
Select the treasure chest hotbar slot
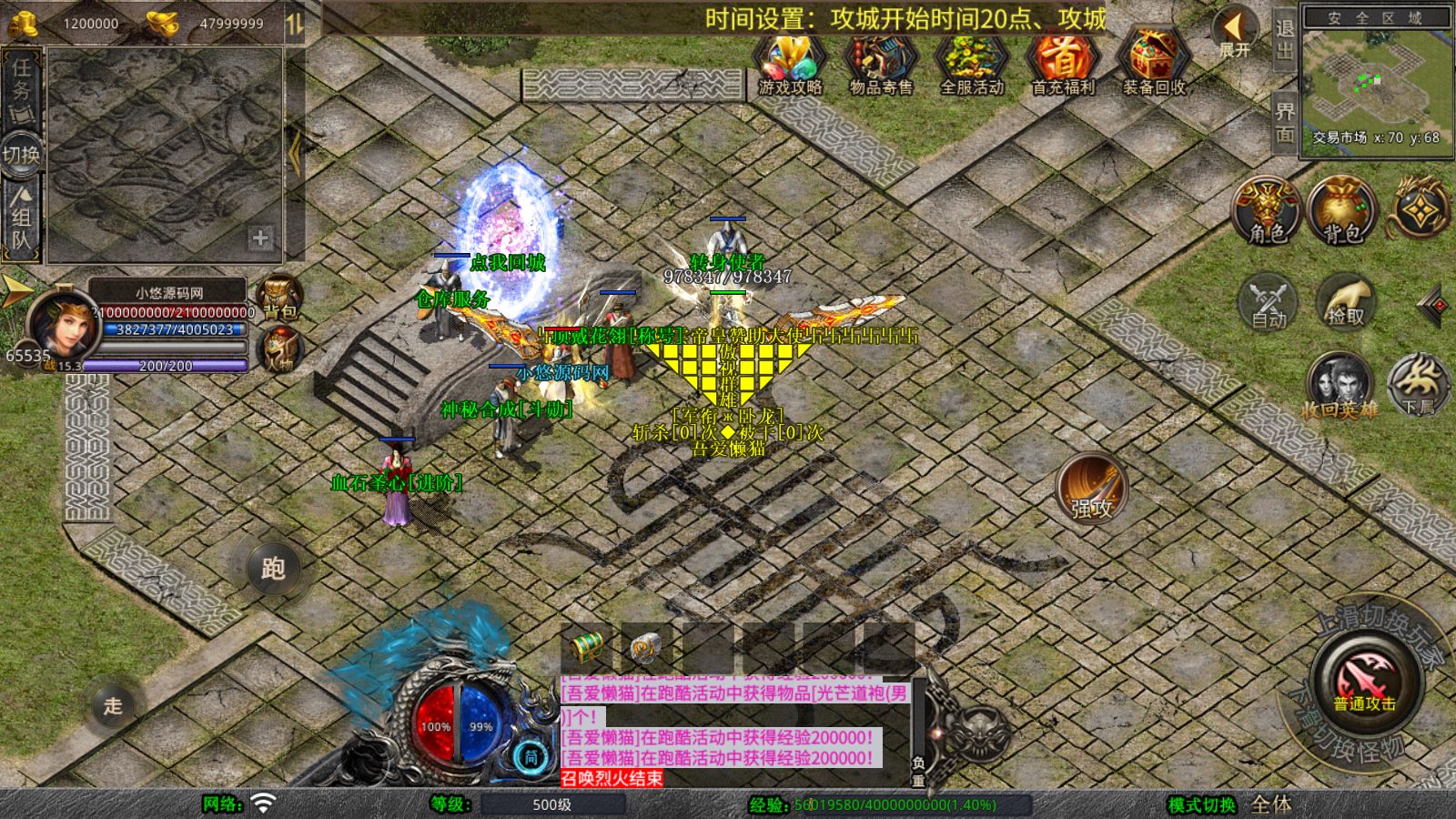point(587,647)
